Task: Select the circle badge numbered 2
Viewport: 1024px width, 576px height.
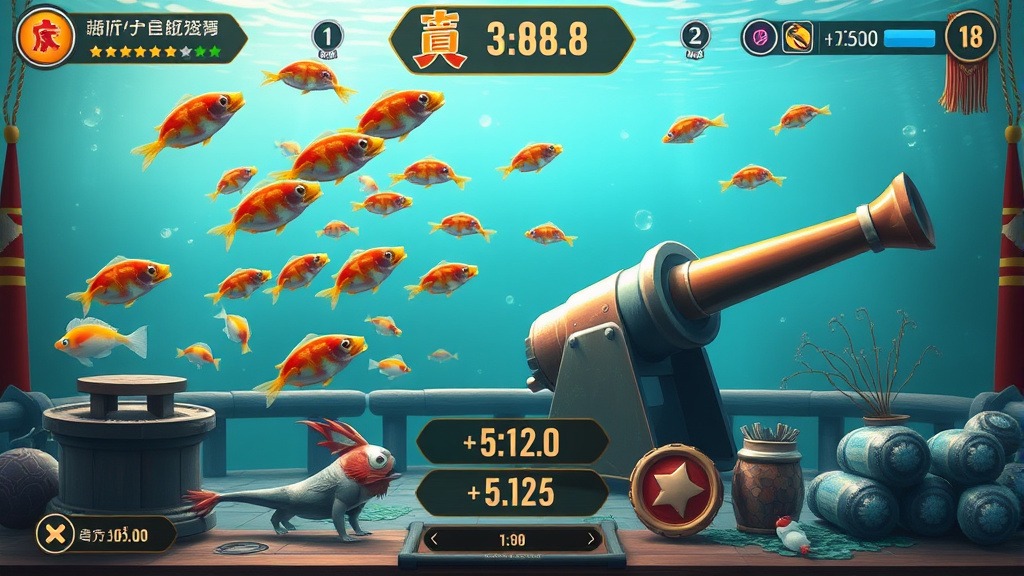Action: coord(695,37)
